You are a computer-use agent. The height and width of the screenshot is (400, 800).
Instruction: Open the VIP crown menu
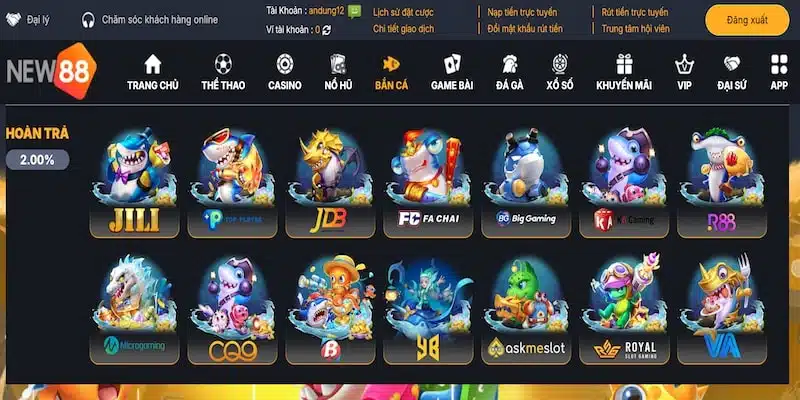(685, 73)
